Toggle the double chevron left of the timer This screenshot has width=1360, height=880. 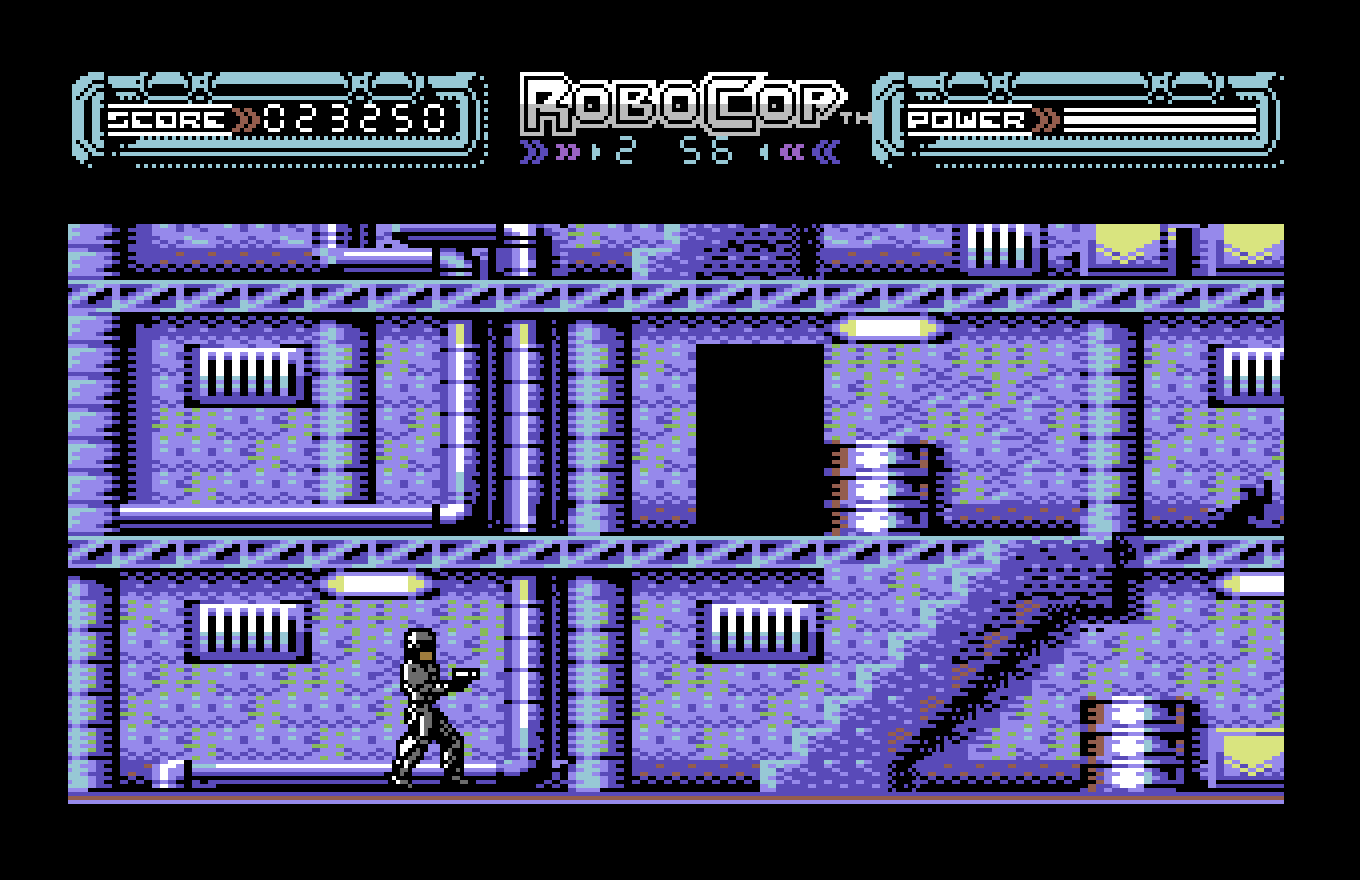point(536,150)
